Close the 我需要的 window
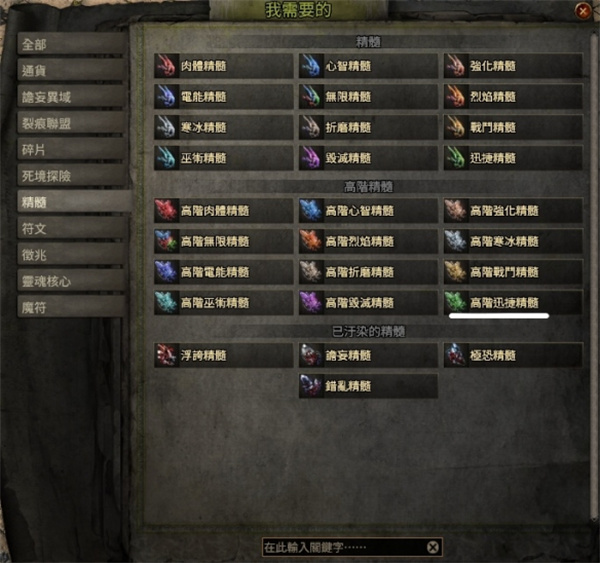This screenshot has width=600, height=563. click(x=582, y=11)
